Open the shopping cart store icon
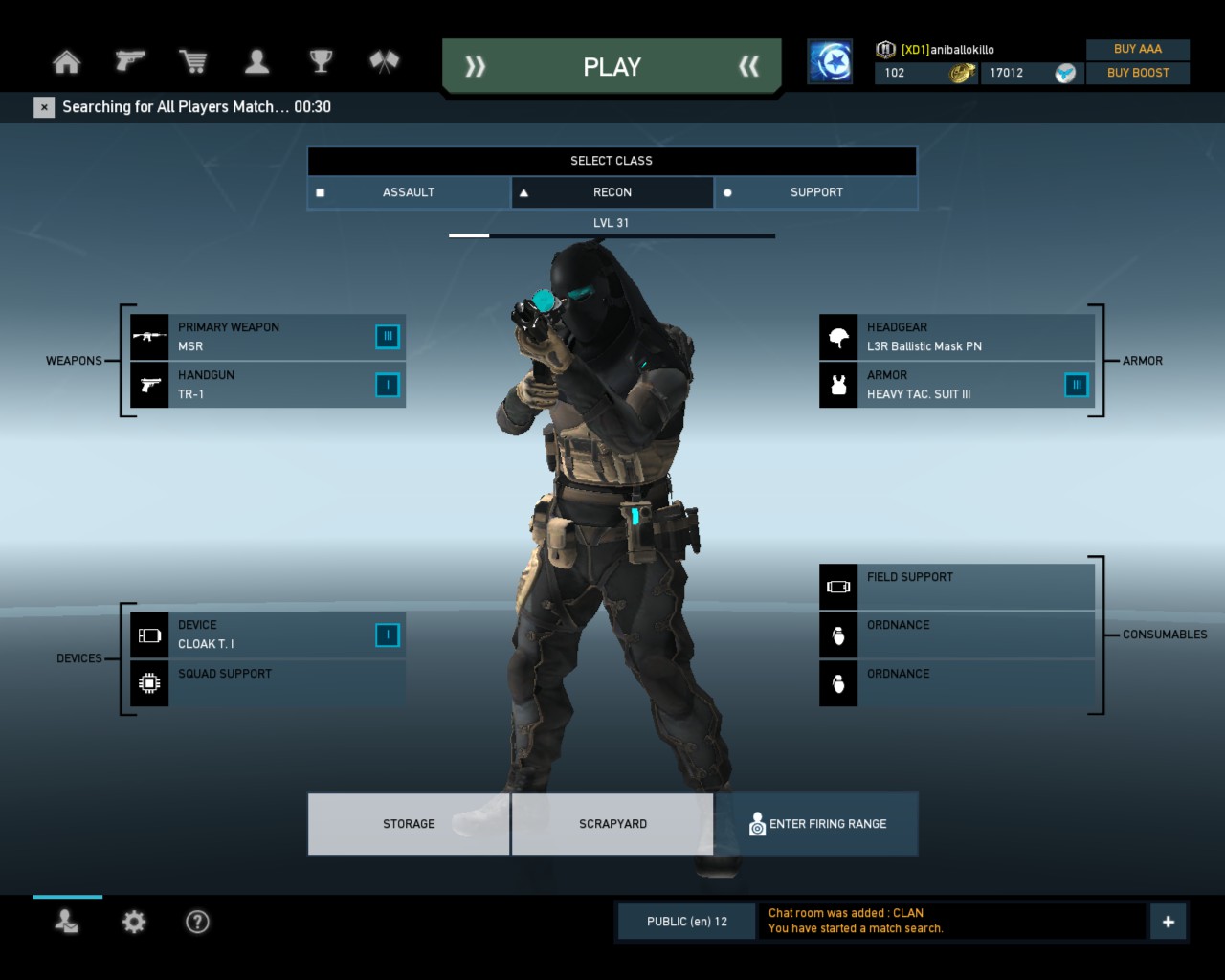Screen dimensions: 1225x980 pyautogui.click(x=193, y=60)
